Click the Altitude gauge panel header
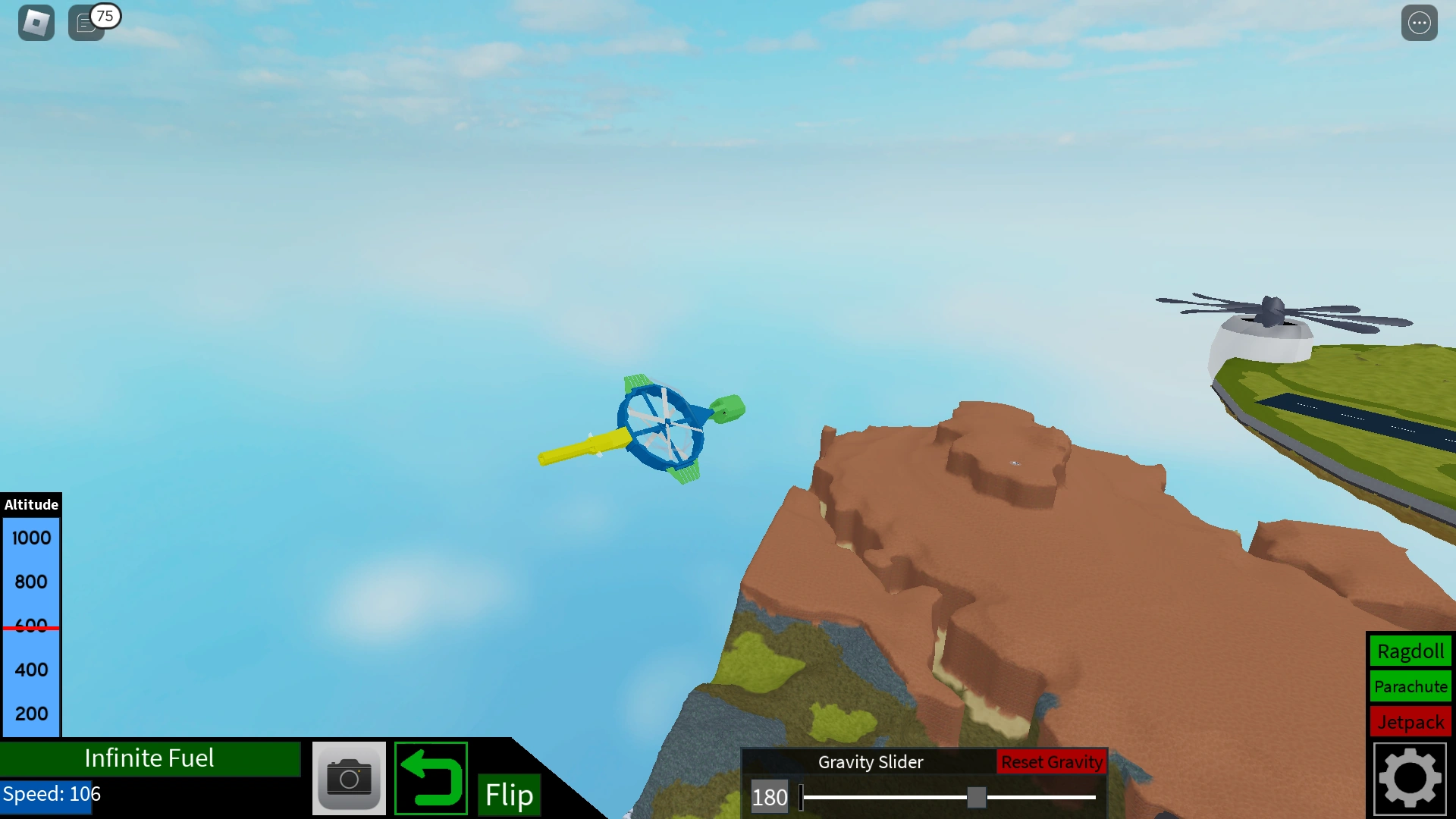Image resolution: width=1456 pixels, height=819 pixels. pos(31,504)
